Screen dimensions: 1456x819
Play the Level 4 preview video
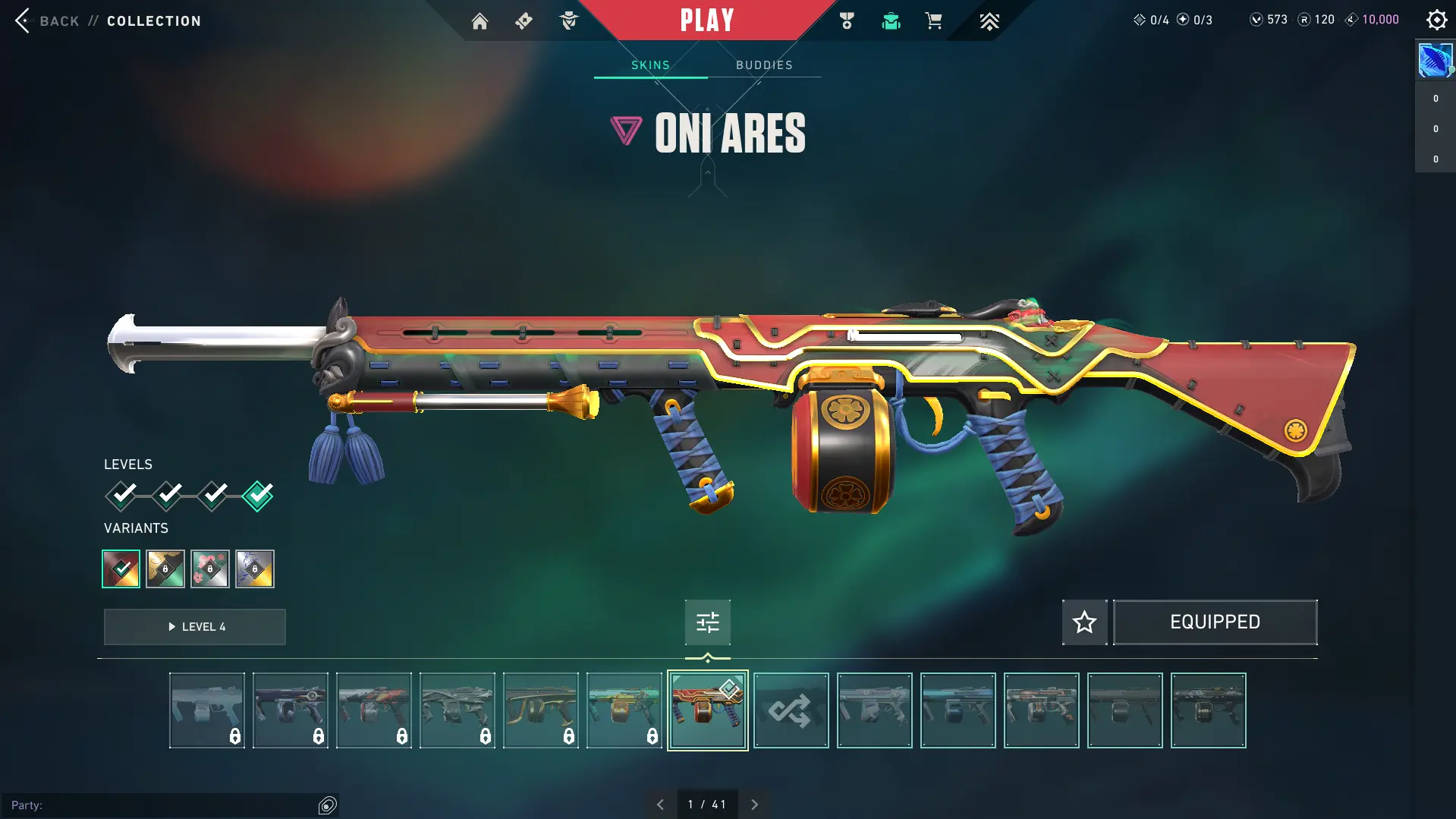pos(195,627)
